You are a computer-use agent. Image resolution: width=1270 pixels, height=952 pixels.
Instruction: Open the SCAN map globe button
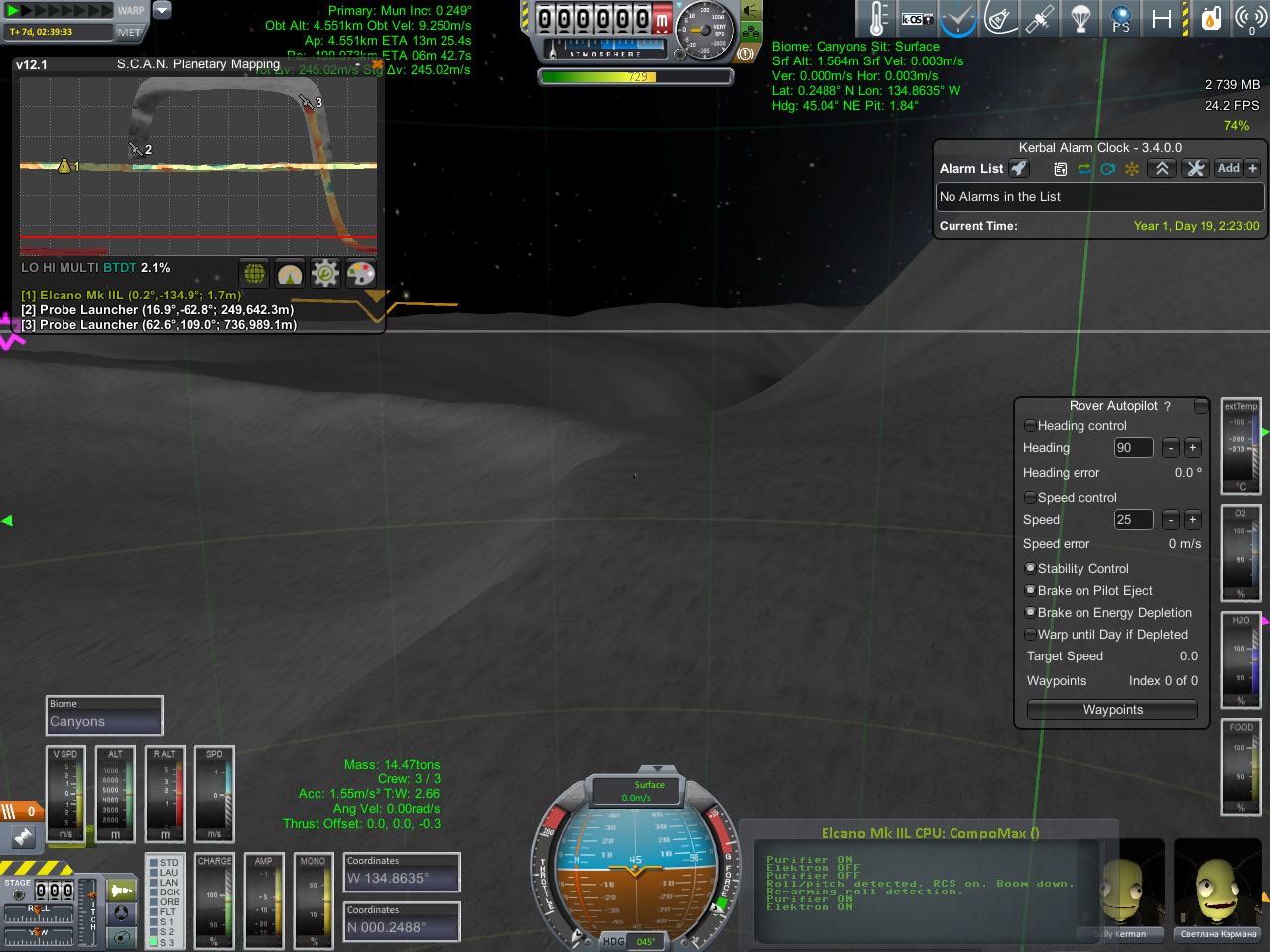255,273
